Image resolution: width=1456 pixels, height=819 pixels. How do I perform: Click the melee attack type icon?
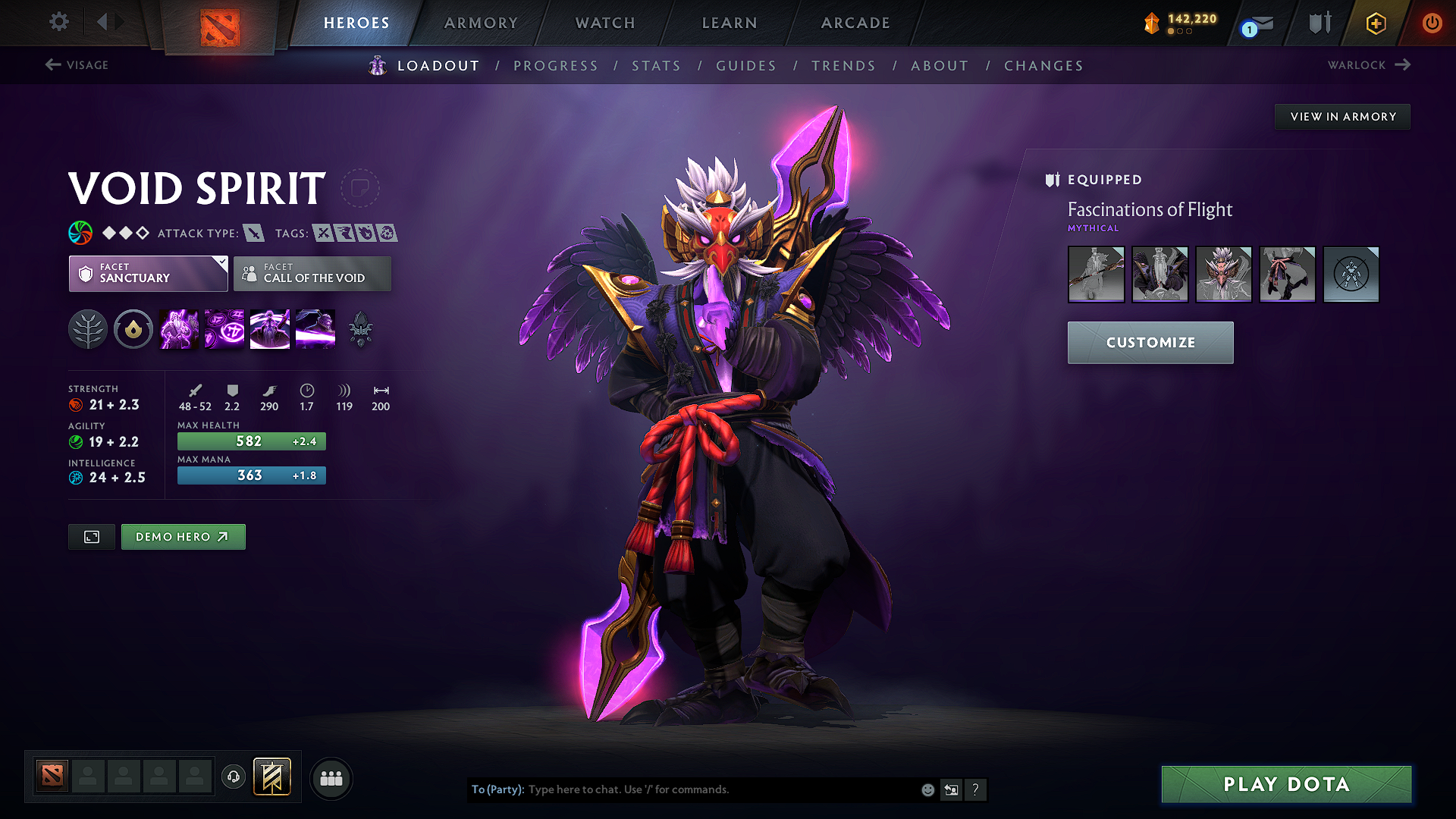[253, 233]
